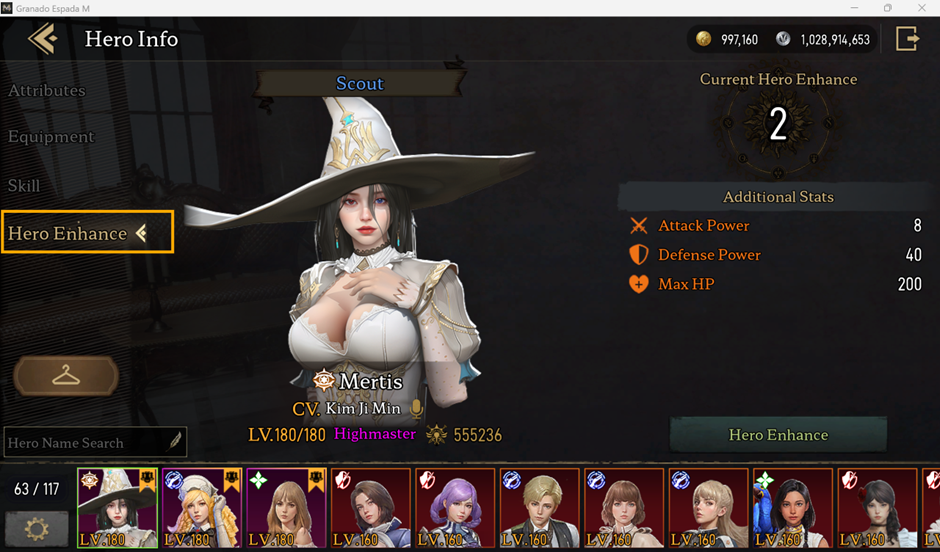Focus the Hero Name Search field
940x552 pixels.
coord(85,442)
